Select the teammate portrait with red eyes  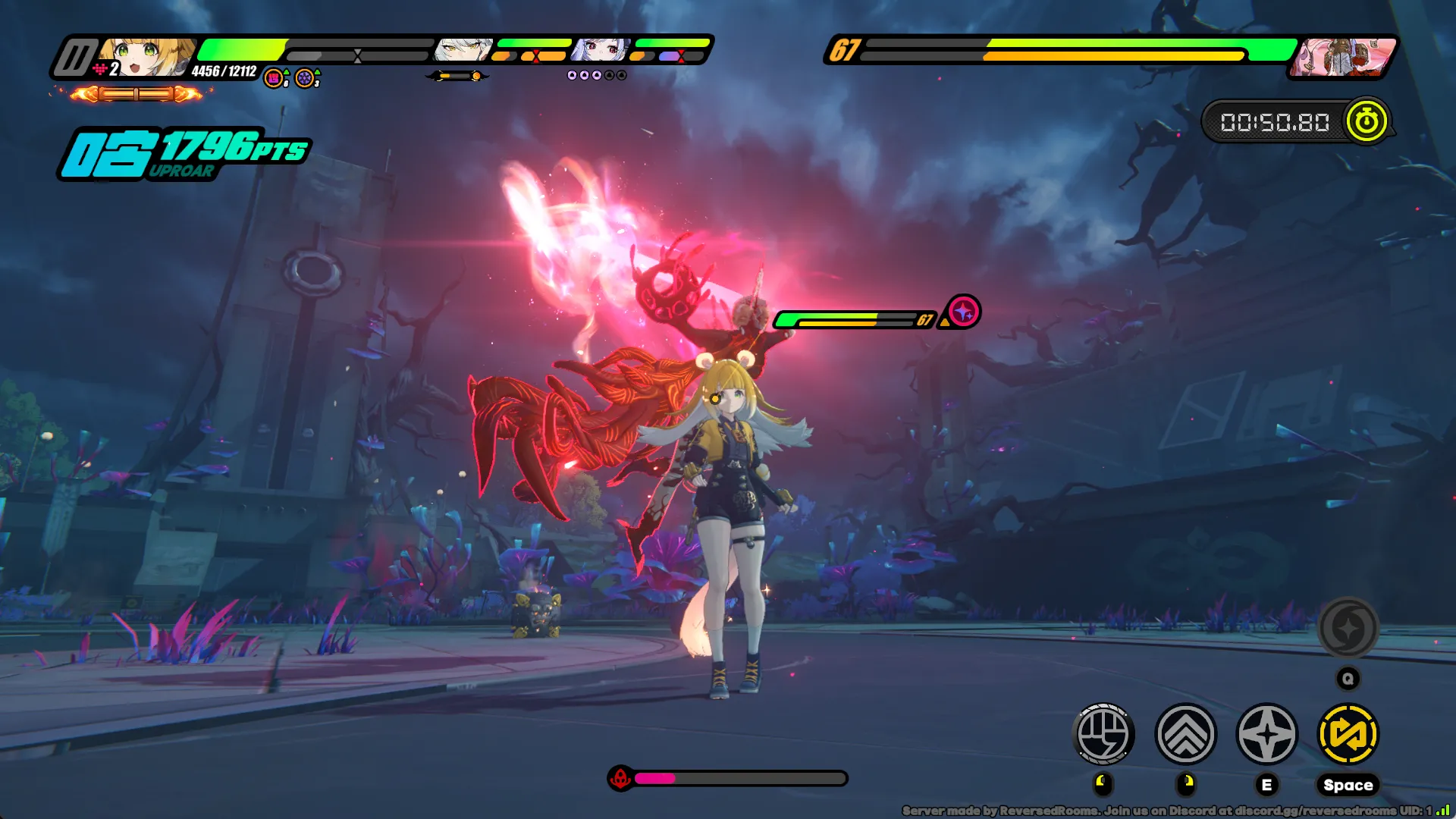click(601, 50)
